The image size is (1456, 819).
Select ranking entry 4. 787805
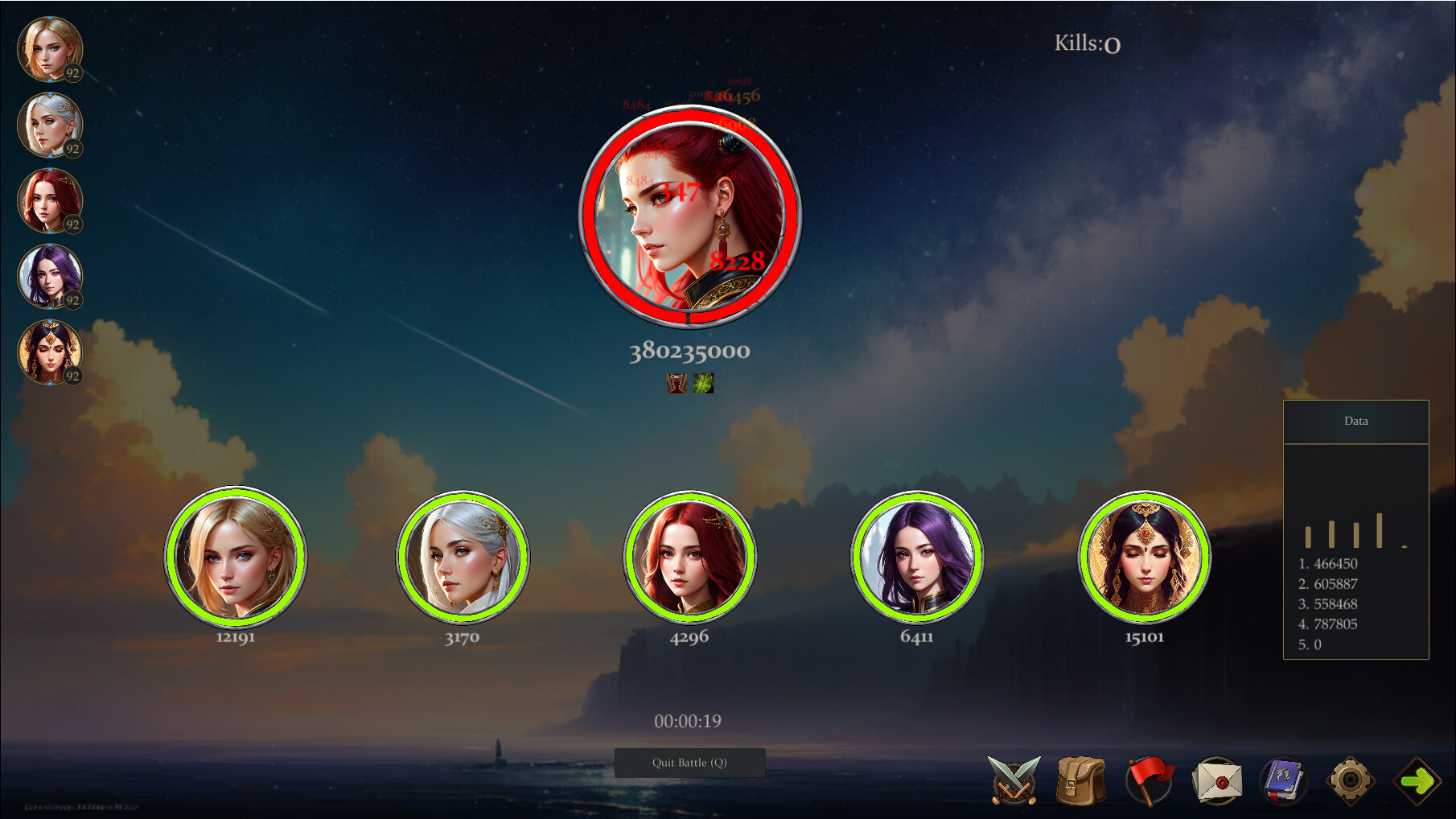[1327, 624]
